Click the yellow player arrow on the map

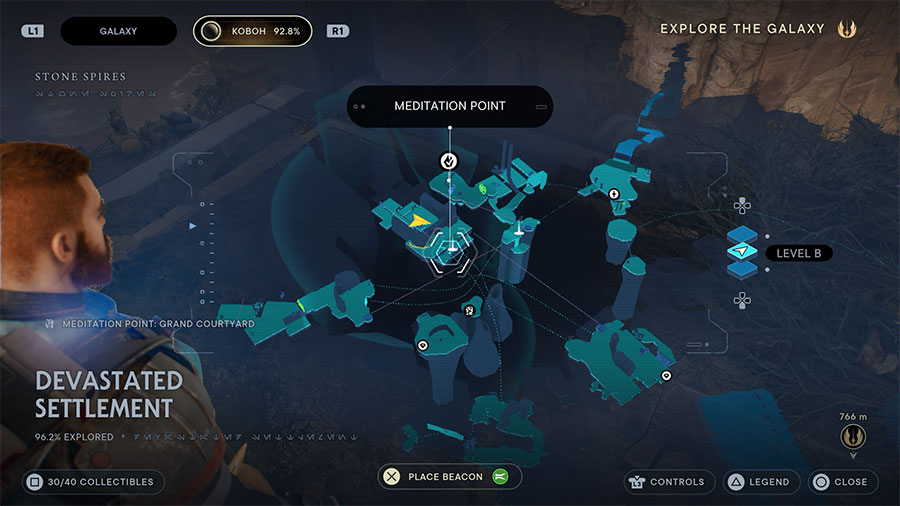click(421, 220)
